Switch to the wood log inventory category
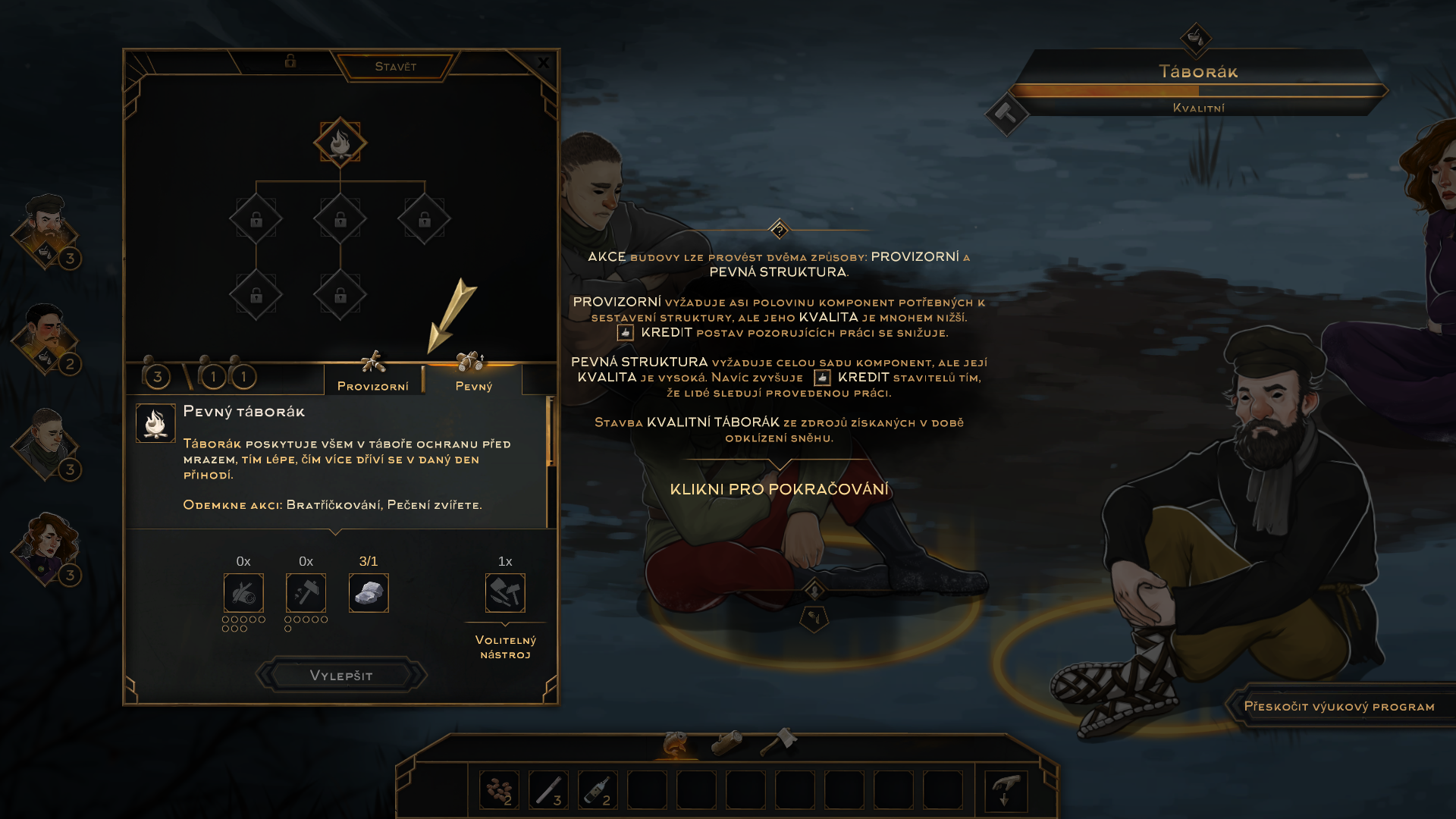 pos(727,742)
